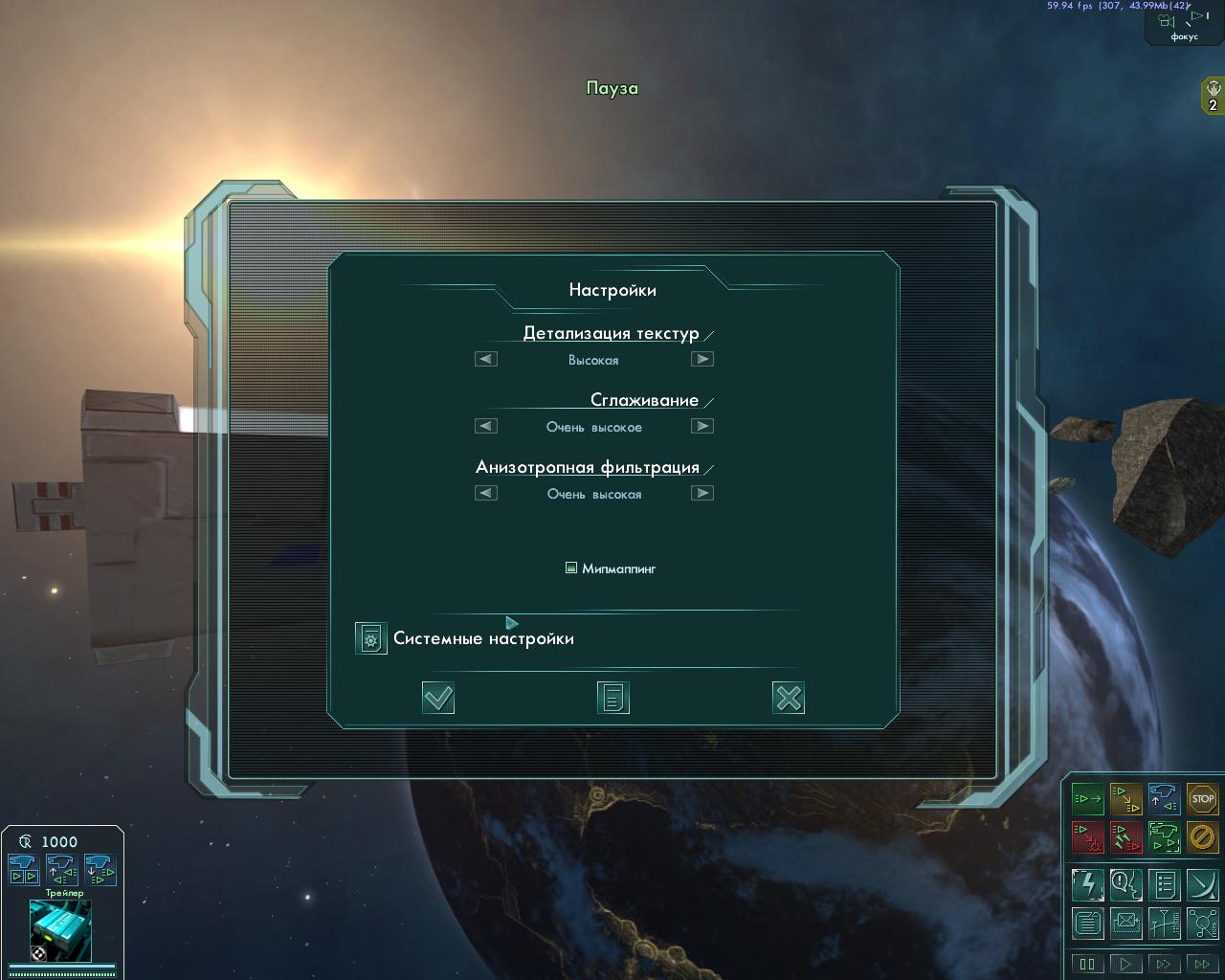Open Системные настройки gear button
Screen dimensions: 1225x980
[370, 638]
